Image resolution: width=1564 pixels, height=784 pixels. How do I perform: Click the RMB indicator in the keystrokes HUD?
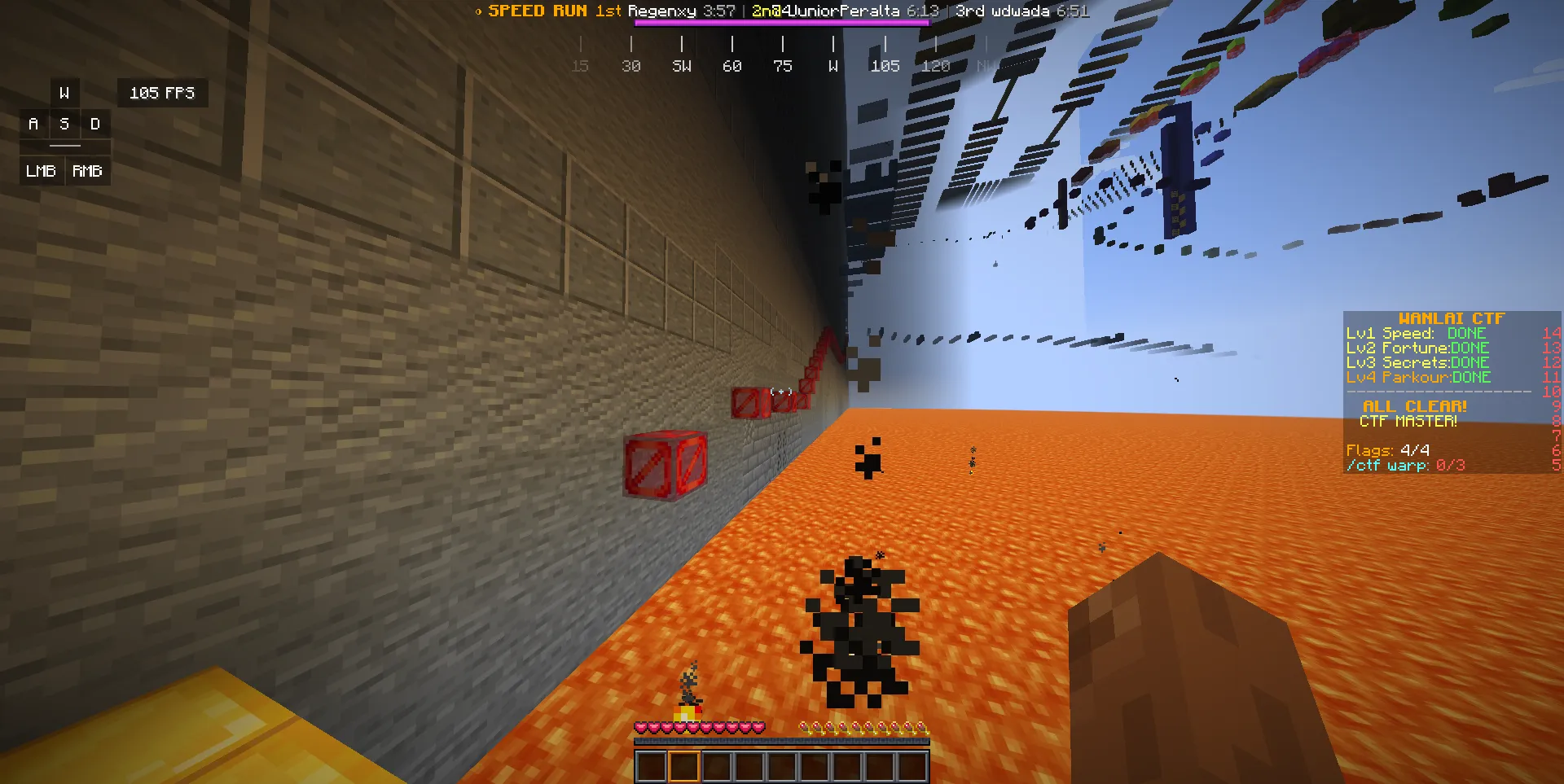click(87, 171)
